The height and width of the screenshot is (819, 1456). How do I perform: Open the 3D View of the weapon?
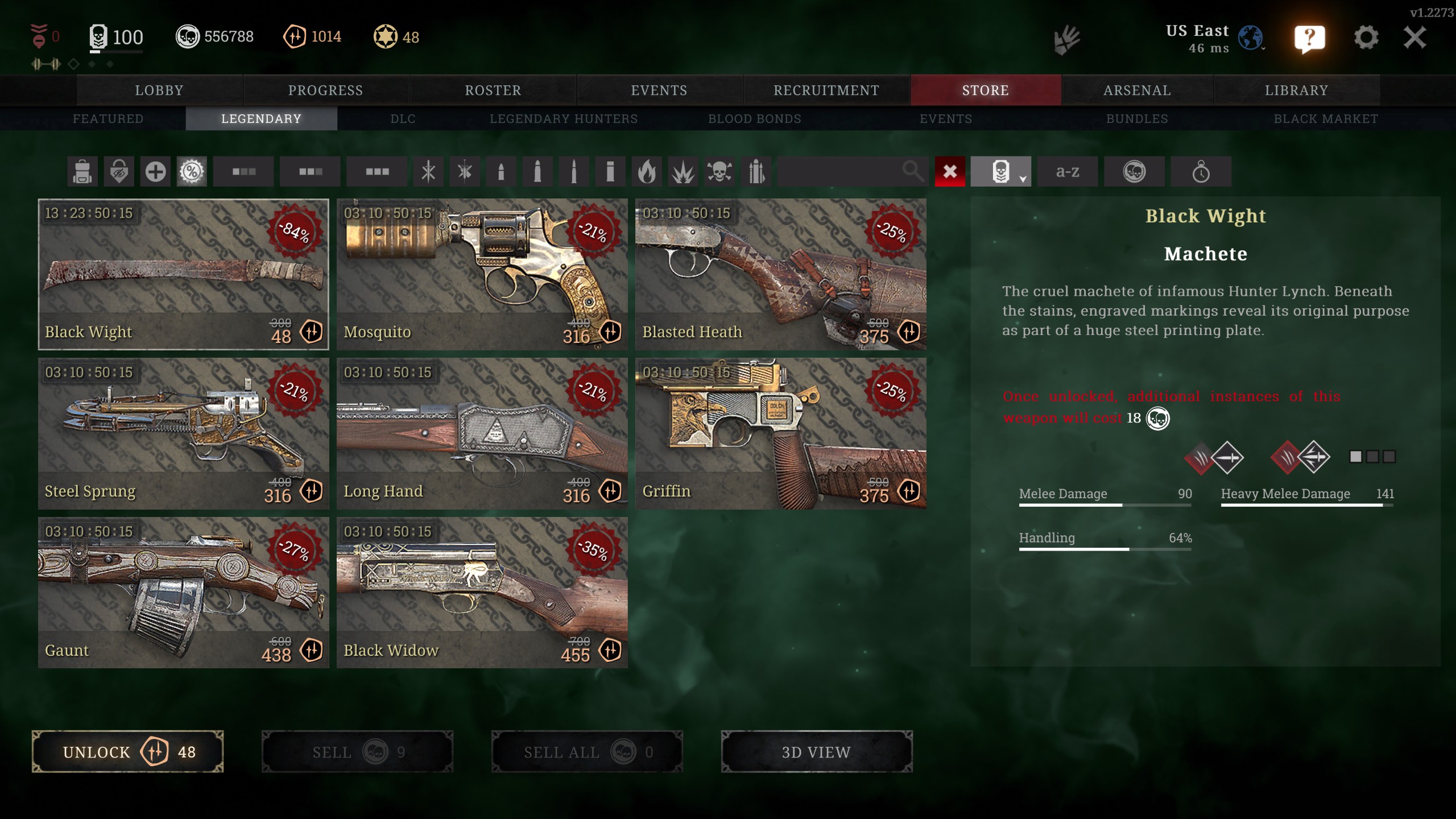click(816, 752)
